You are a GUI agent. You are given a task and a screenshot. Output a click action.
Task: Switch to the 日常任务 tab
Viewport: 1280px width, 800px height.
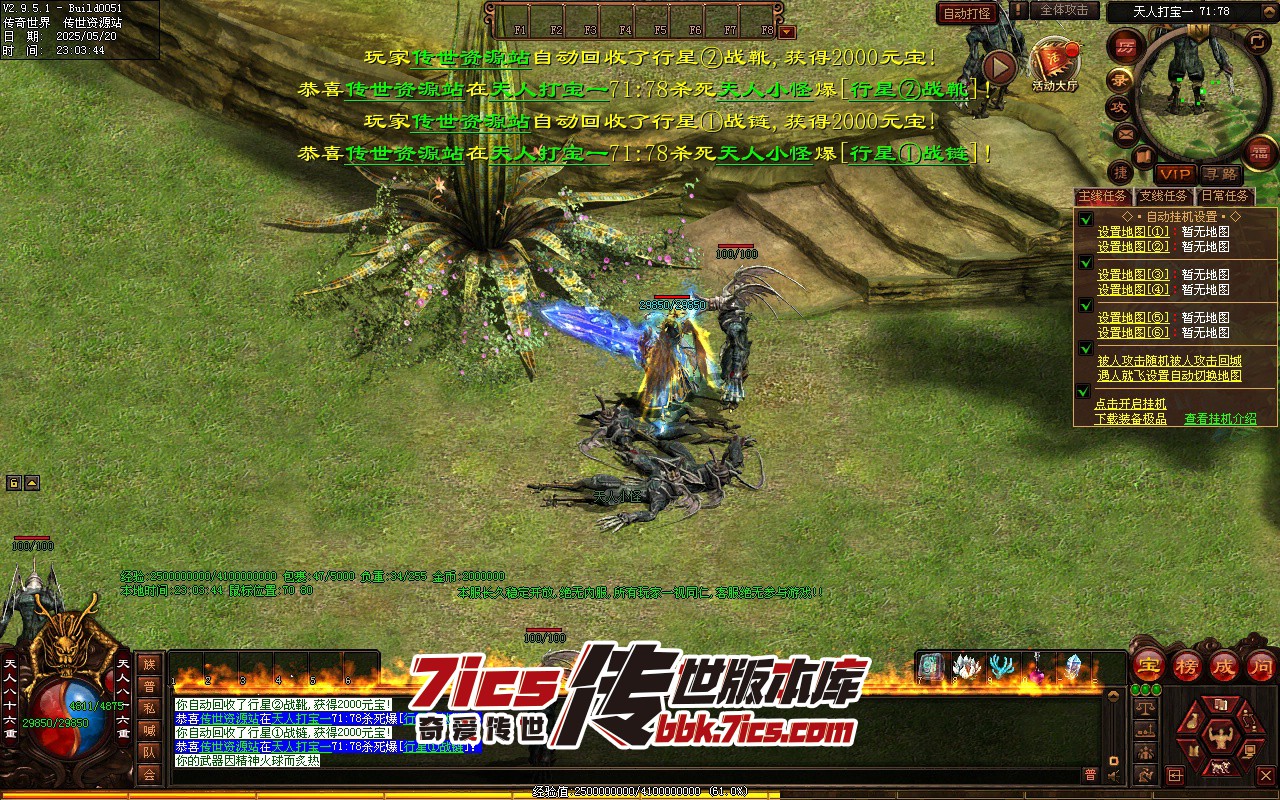pyautogui.click(x=1225, y=197)
